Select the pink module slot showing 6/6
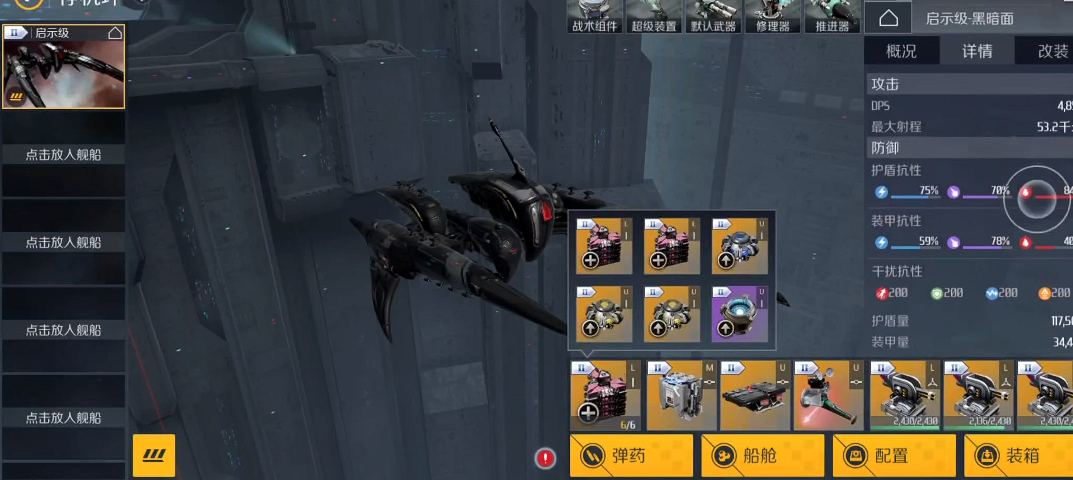This screenshot has width=1073, height=480. click(x=604, y=396)
